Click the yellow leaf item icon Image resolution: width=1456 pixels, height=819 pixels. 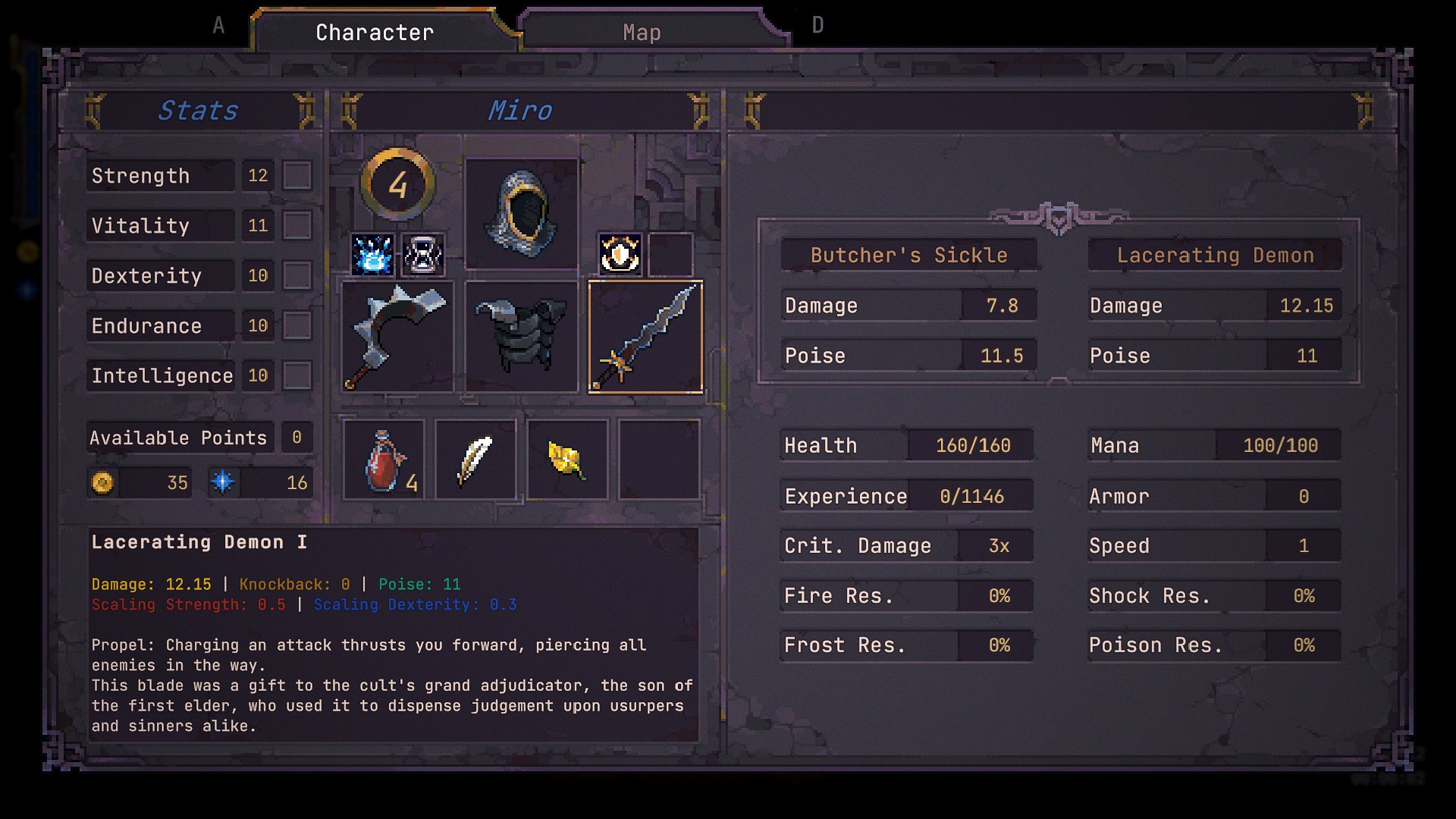pos(567,458)
